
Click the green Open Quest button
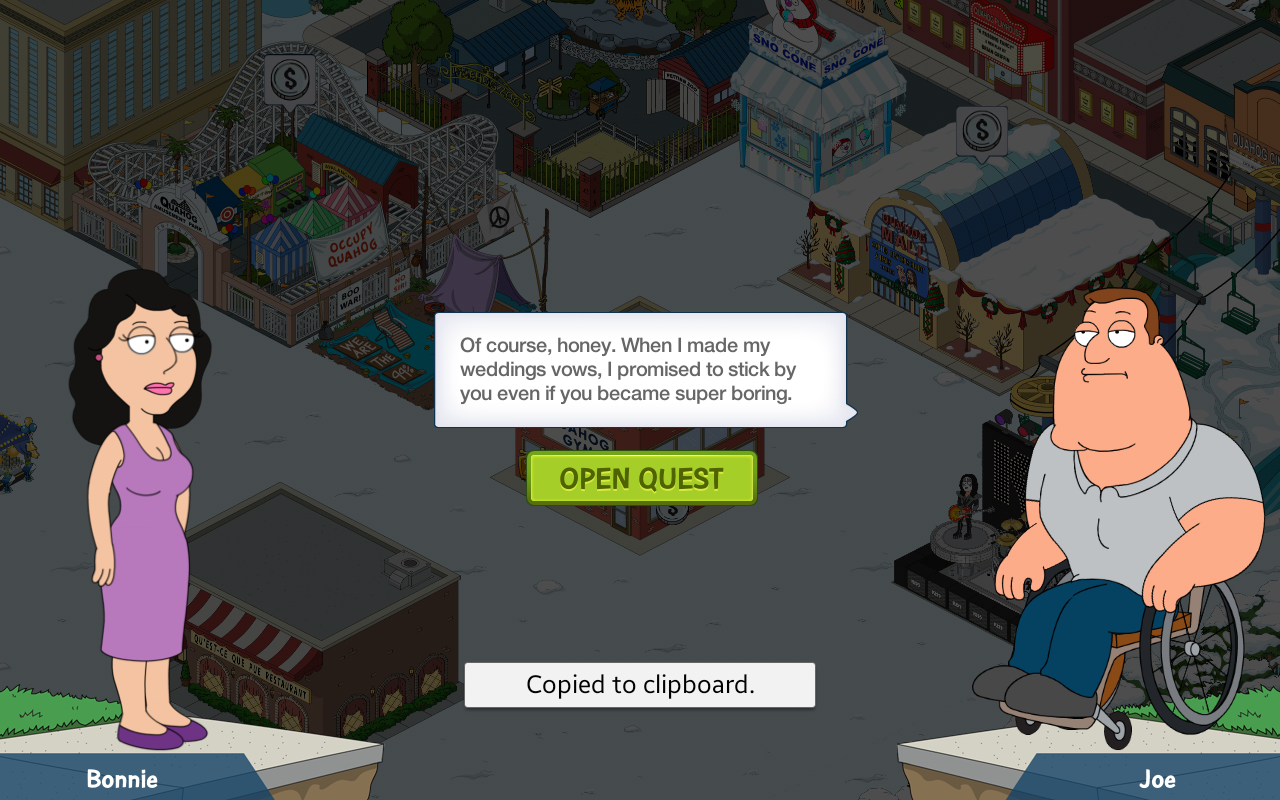(x=641, y=479)
